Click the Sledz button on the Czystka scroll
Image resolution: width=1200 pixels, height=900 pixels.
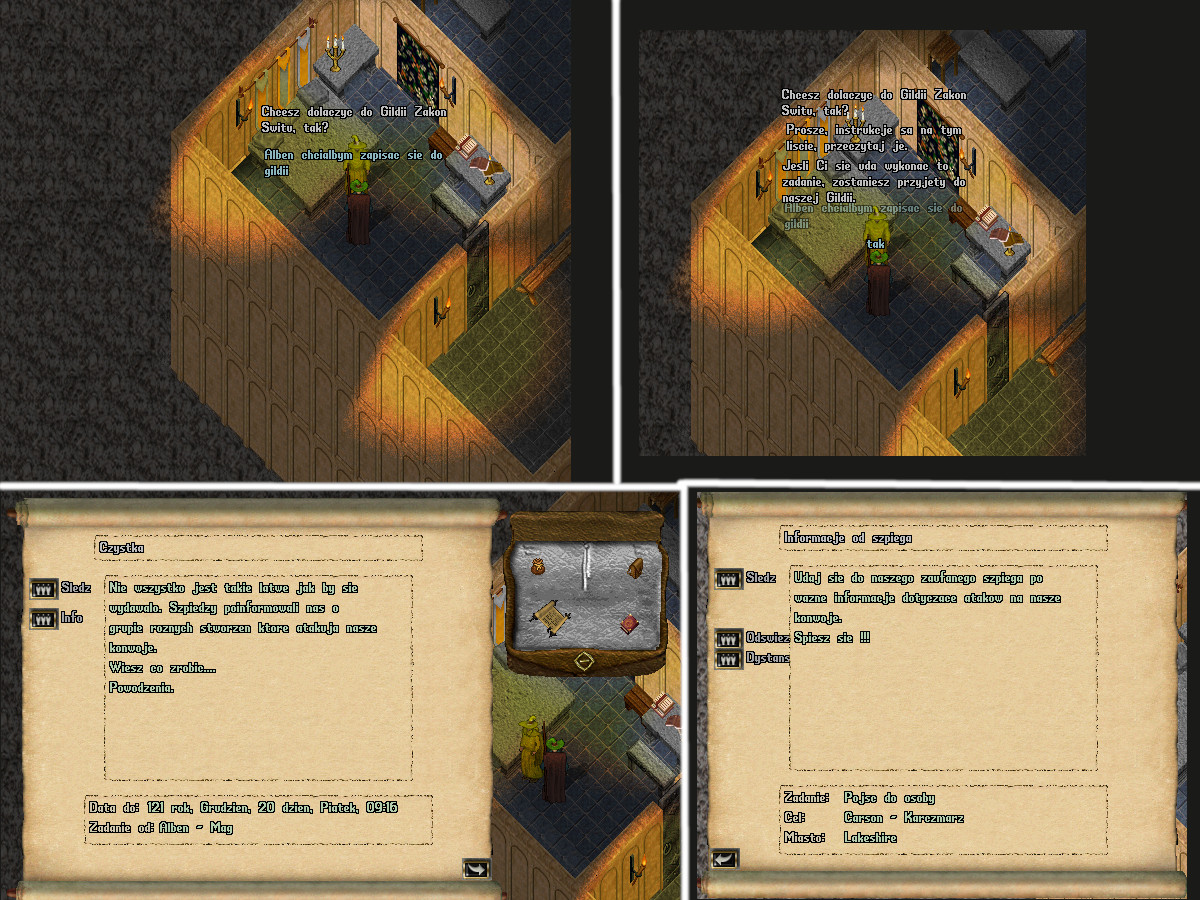(x=44, y=589)
